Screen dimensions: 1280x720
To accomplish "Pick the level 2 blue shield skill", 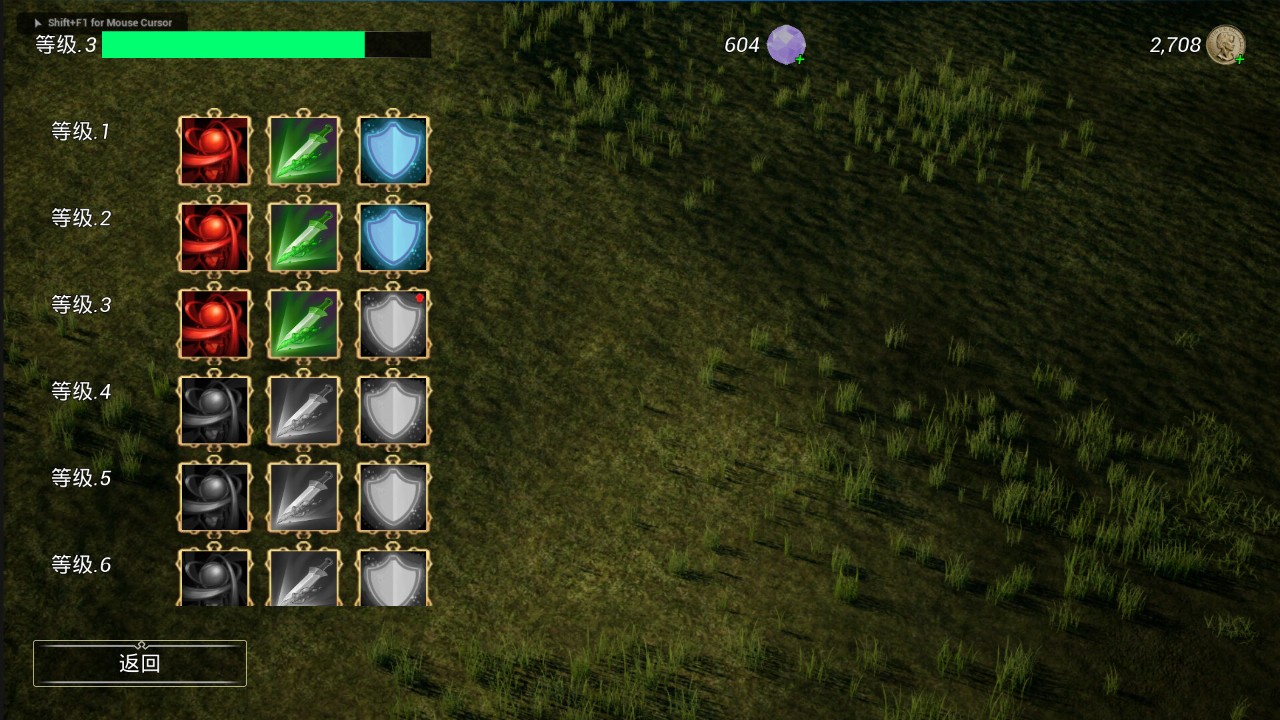I will coord(393,238).
